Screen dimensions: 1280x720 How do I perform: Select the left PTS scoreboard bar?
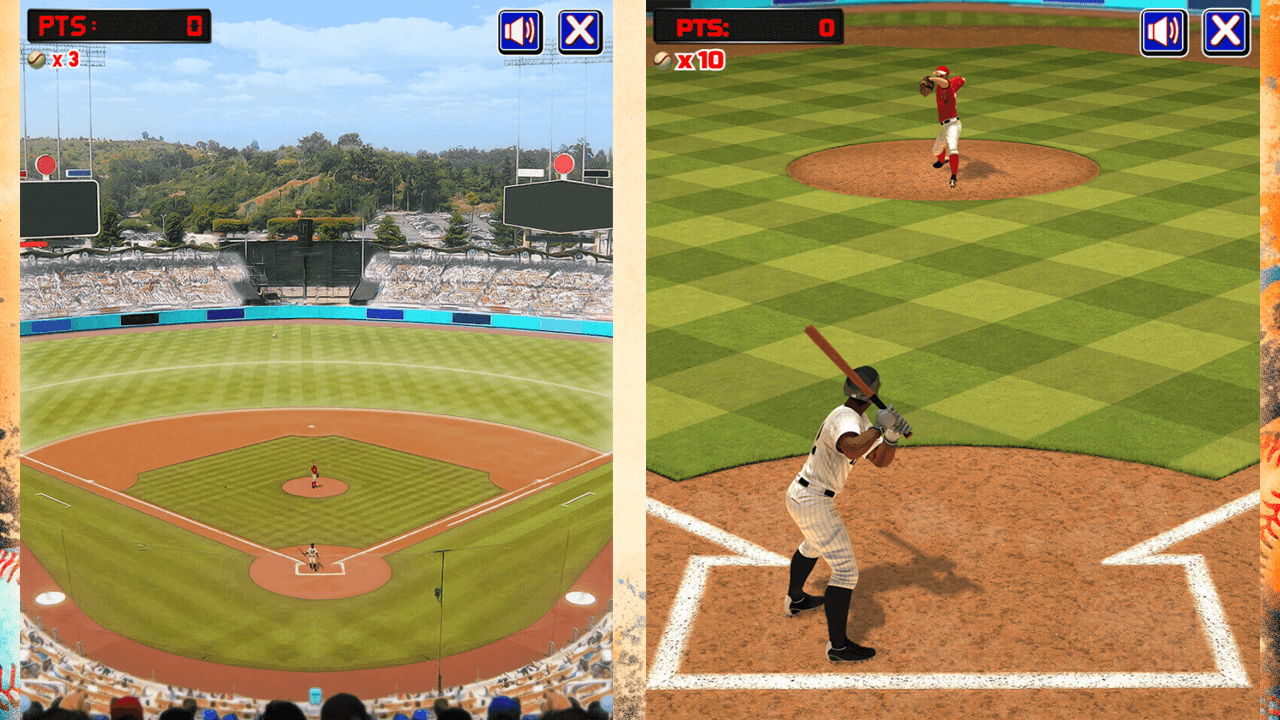tap(120, 27)
